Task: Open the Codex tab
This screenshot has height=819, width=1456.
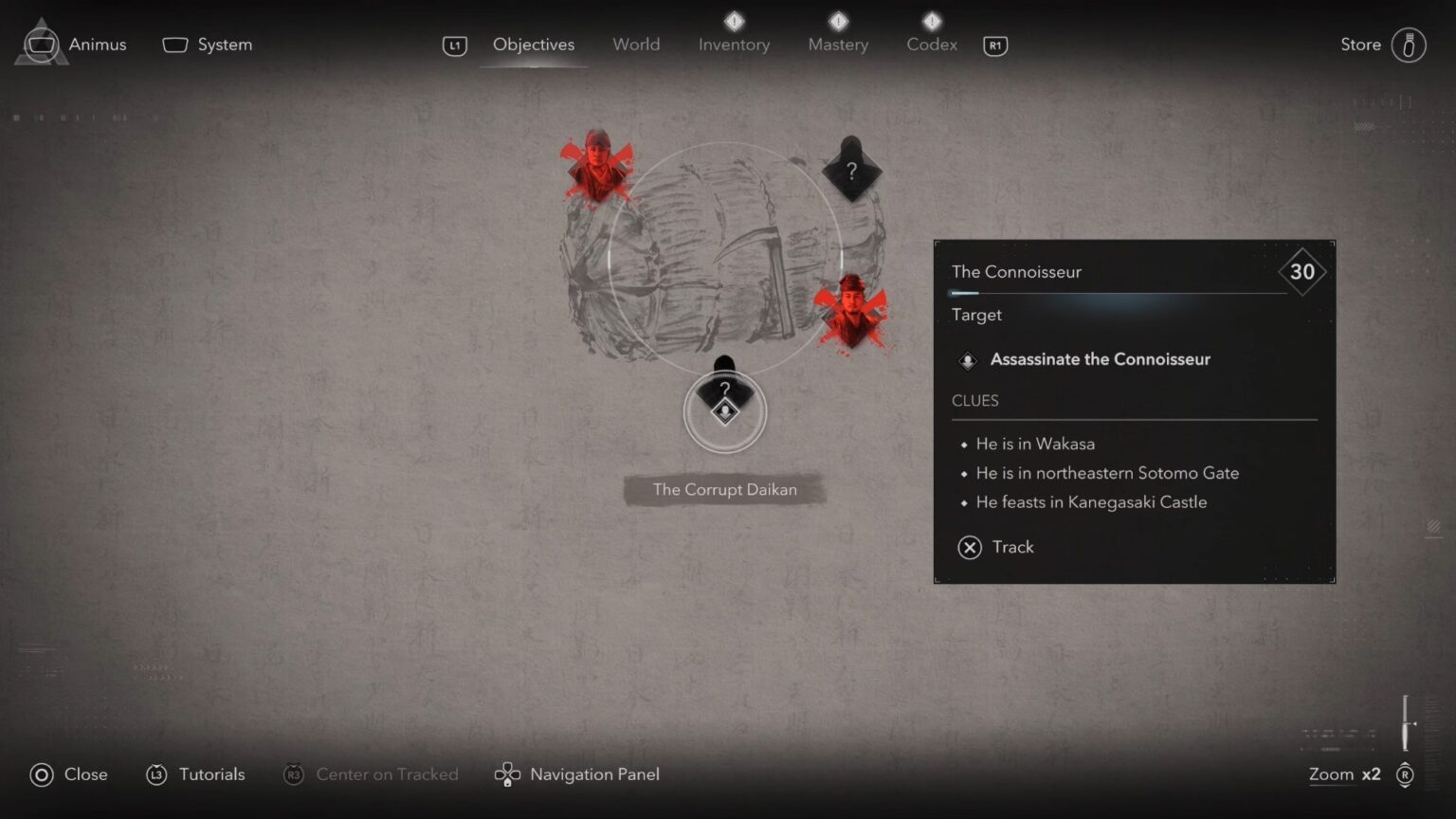Action: click(x=931, y=44)
